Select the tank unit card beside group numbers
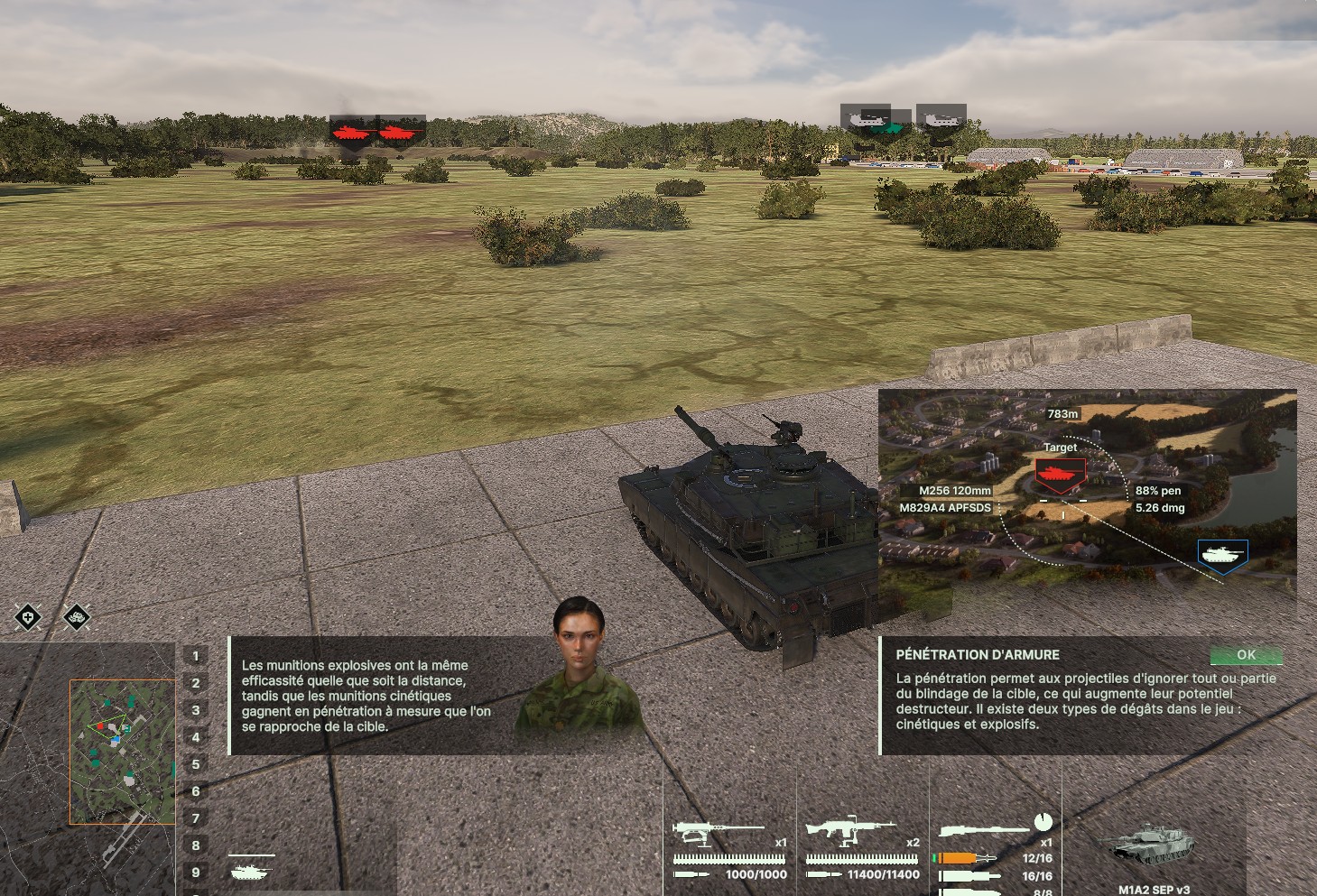Image resolution: width=1317 pixels, height=896 pixels. pos(251,868)
